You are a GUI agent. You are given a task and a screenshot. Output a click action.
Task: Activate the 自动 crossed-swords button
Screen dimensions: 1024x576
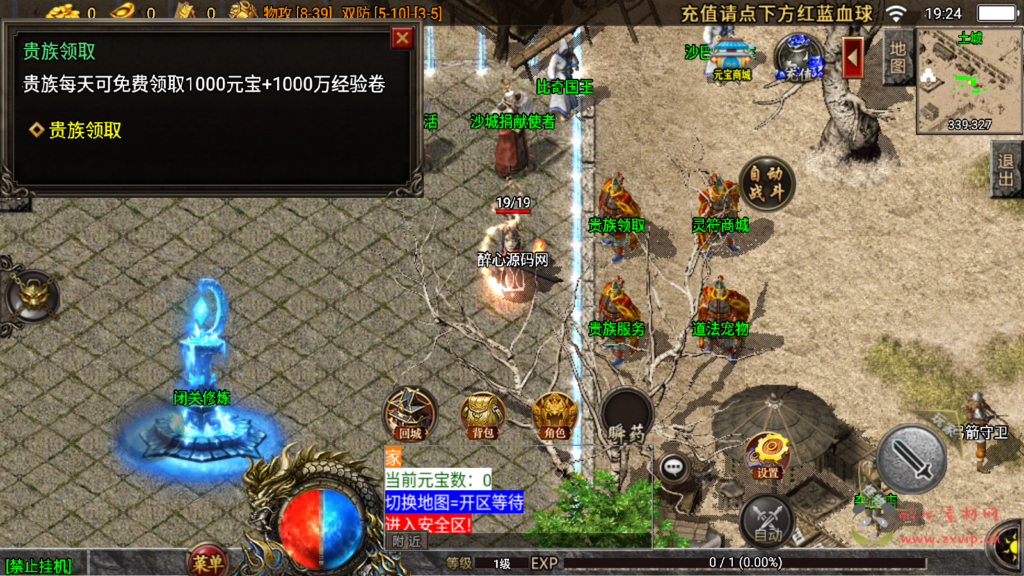click(767, 522)
